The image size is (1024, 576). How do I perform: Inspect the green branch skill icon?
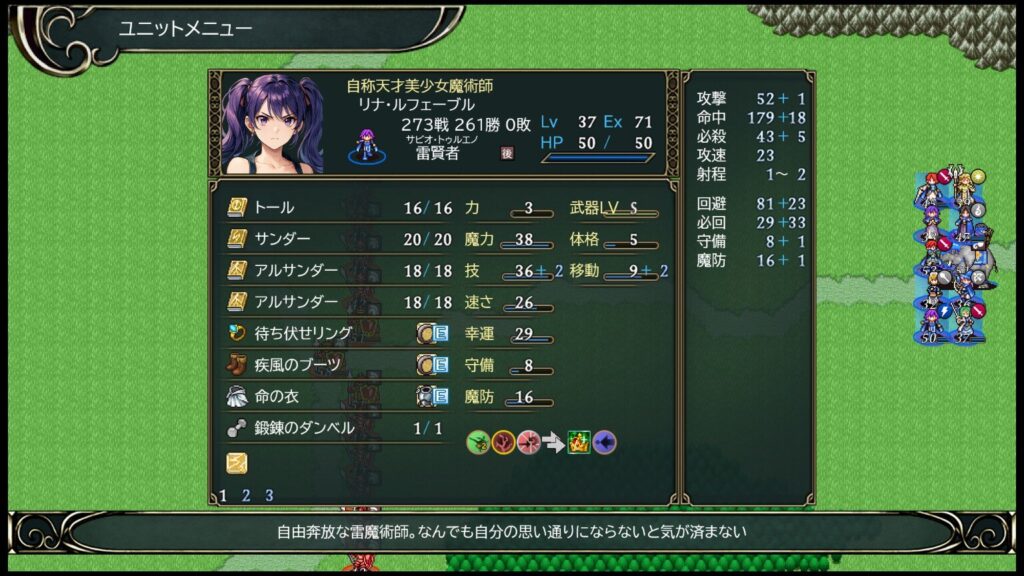478,442
